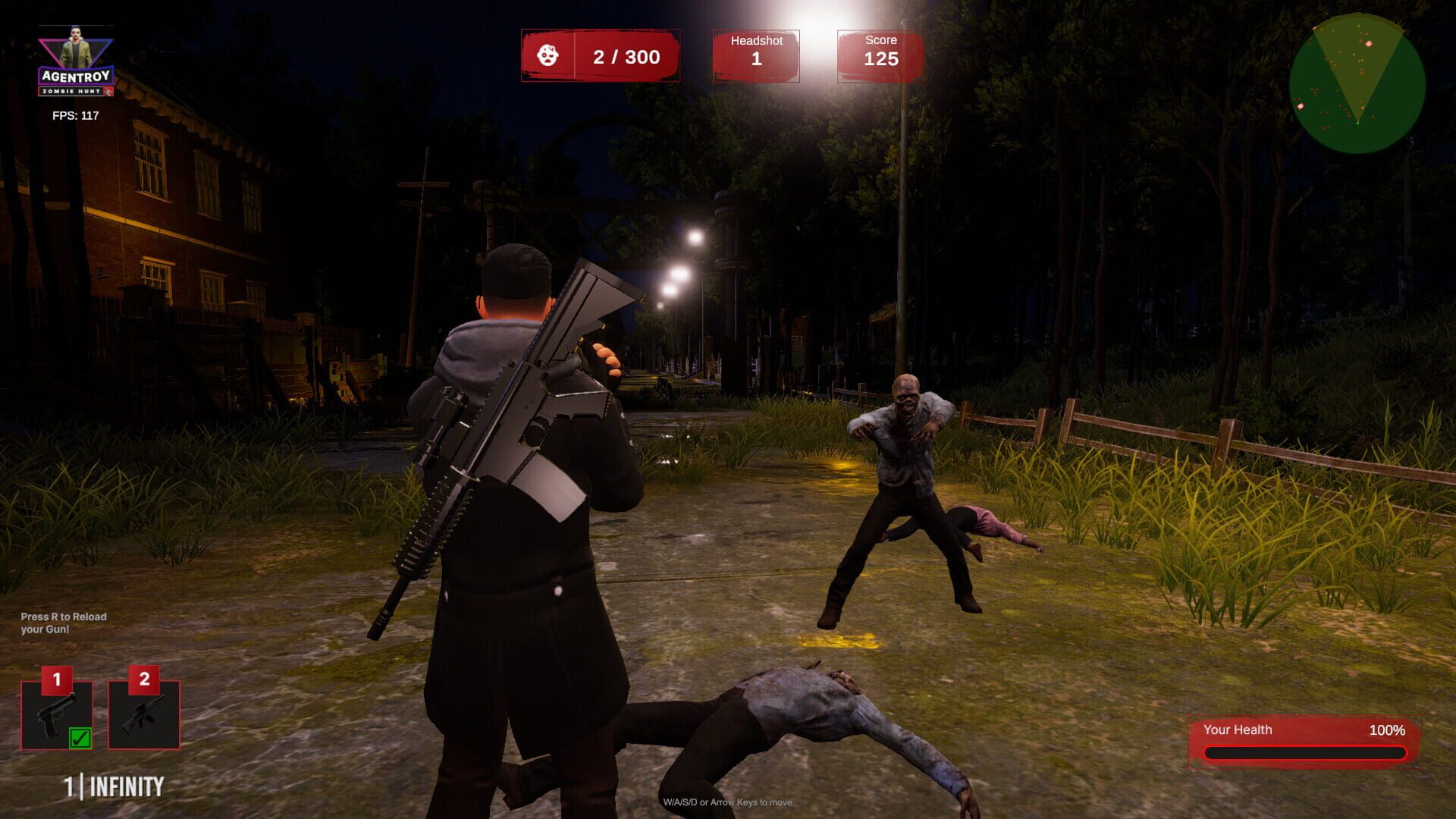Select the Score panel showing 125

(x=880, y=55)
